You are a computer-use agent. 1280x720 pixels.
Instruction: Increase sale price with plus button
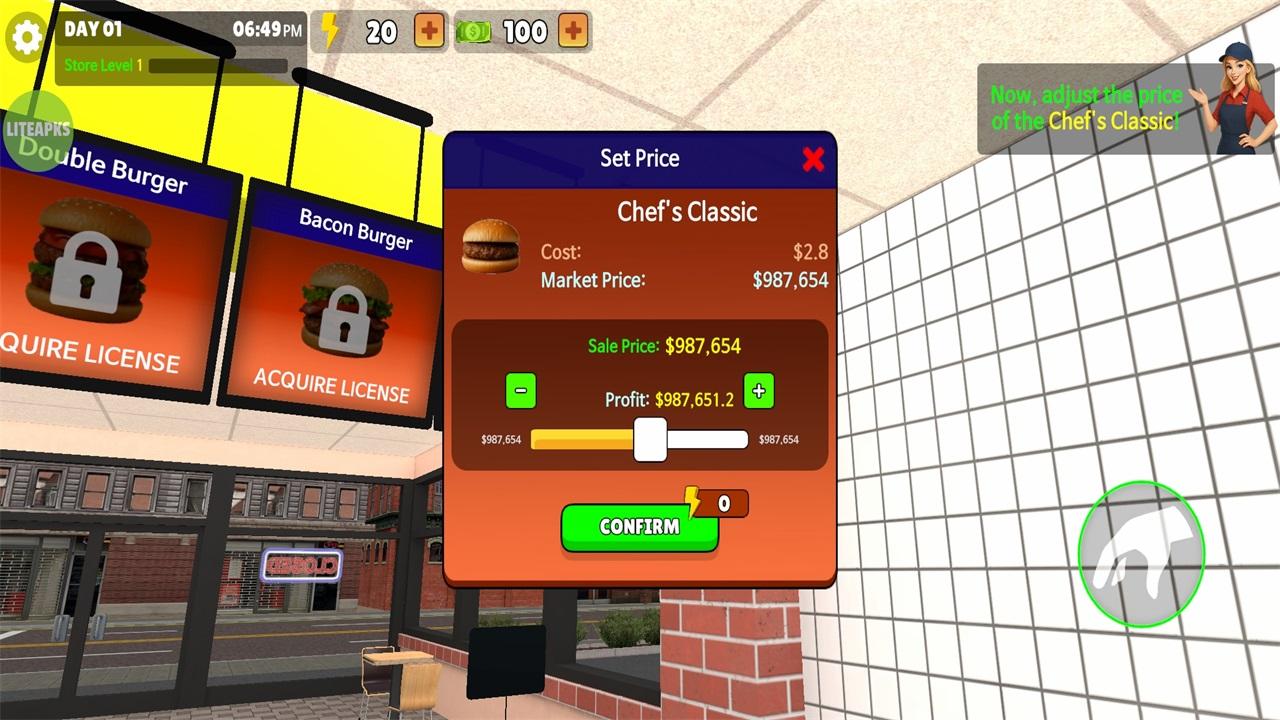click(x=759, y=392)
